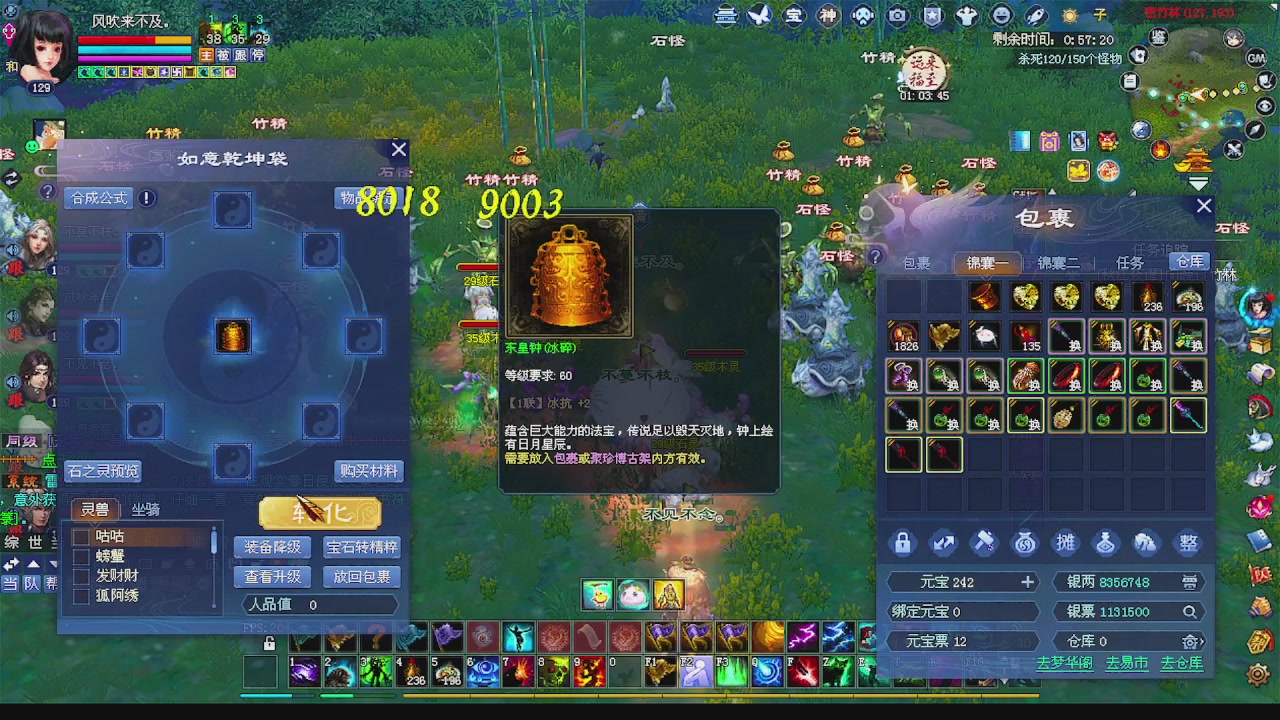Click the hammer smelt icon in bag panel
This screenshot has height=720, width=1280.
[x=983, y=542]
